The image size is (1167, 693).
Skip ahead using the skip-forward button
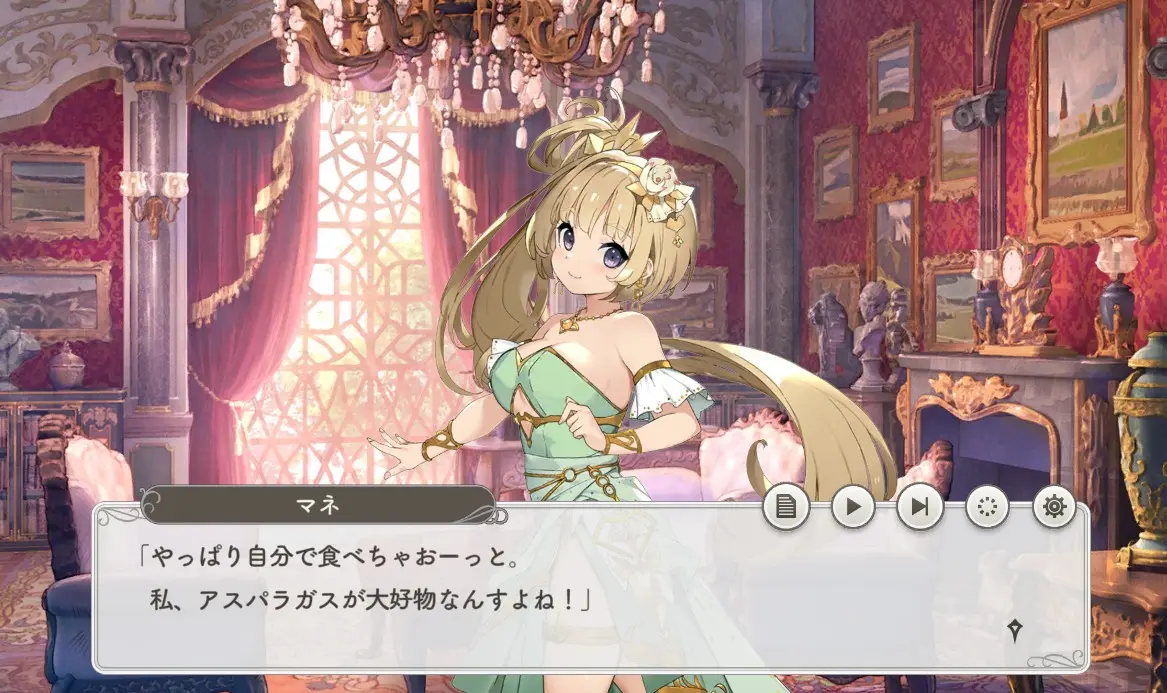[920, 508]
